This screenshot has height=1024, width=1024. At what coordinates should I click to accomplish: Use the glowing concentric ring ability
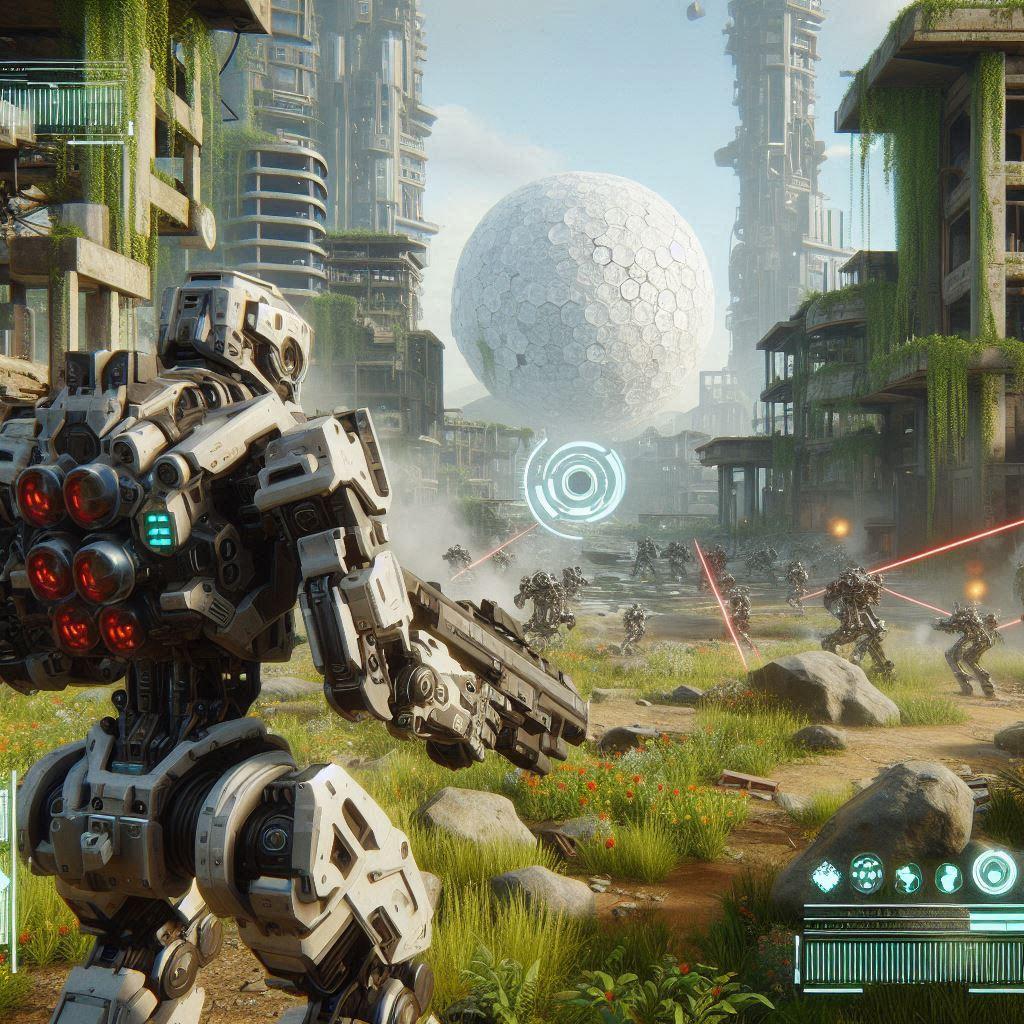[994, 872]
